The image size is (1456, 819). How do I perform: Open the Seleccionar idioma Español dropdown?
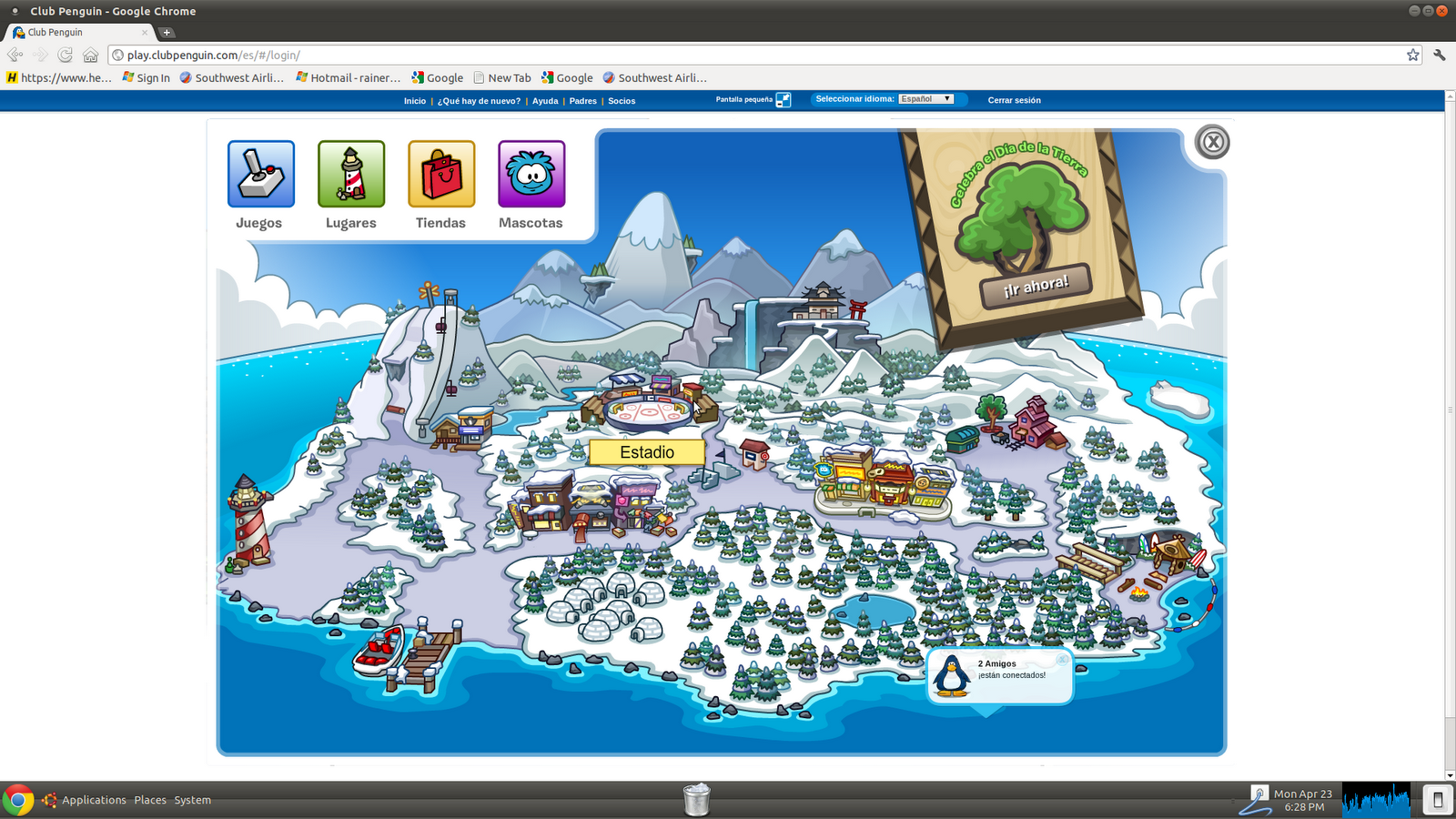[926, 99]
